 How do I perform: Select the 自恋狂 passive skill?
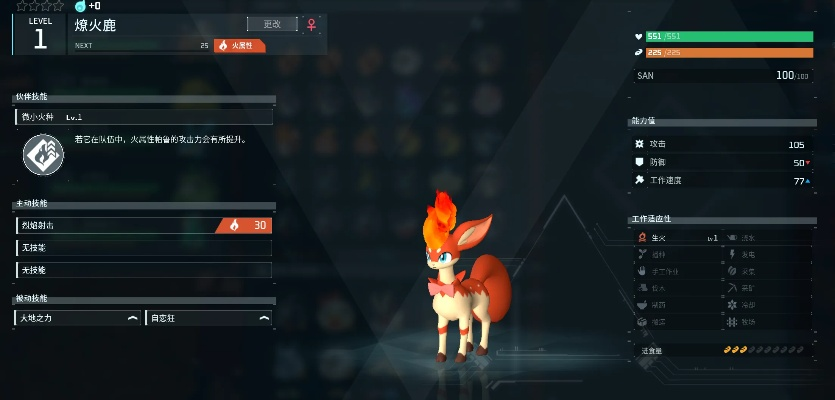tap(208, 318)
